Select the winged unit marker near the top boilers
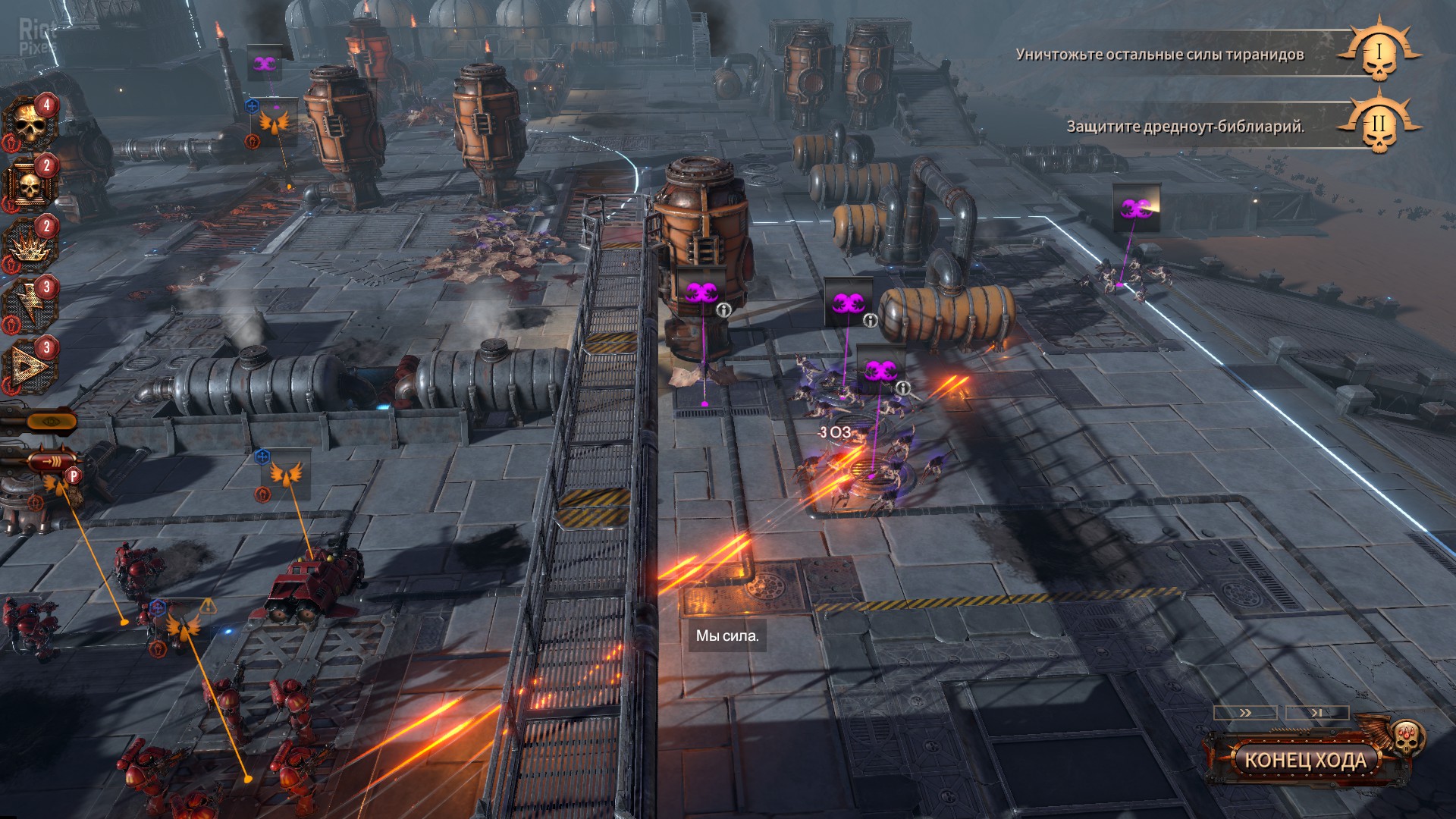 274,121
